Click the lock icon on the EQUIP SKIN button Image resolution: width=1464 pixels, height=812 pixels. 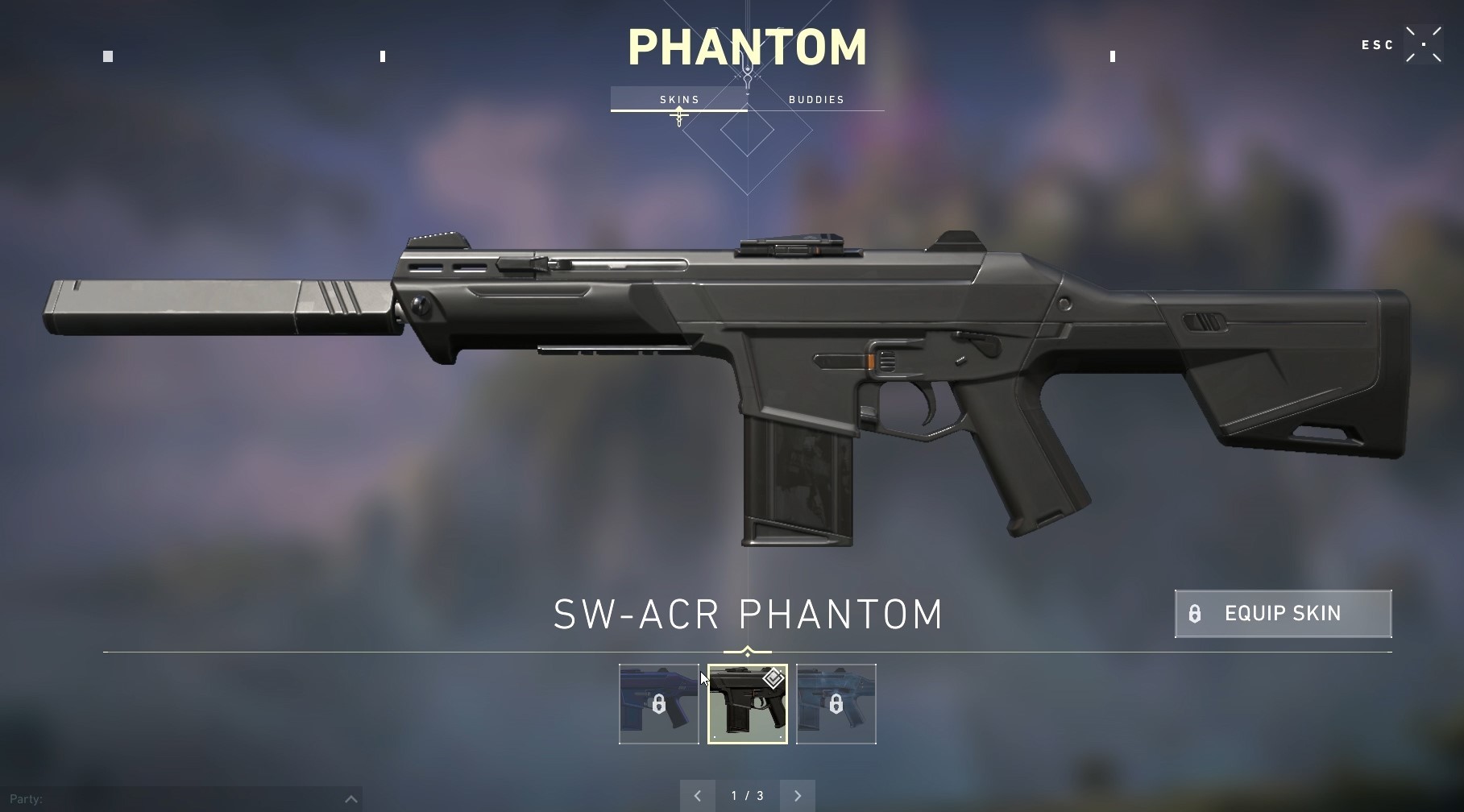tap(1196, 614)
